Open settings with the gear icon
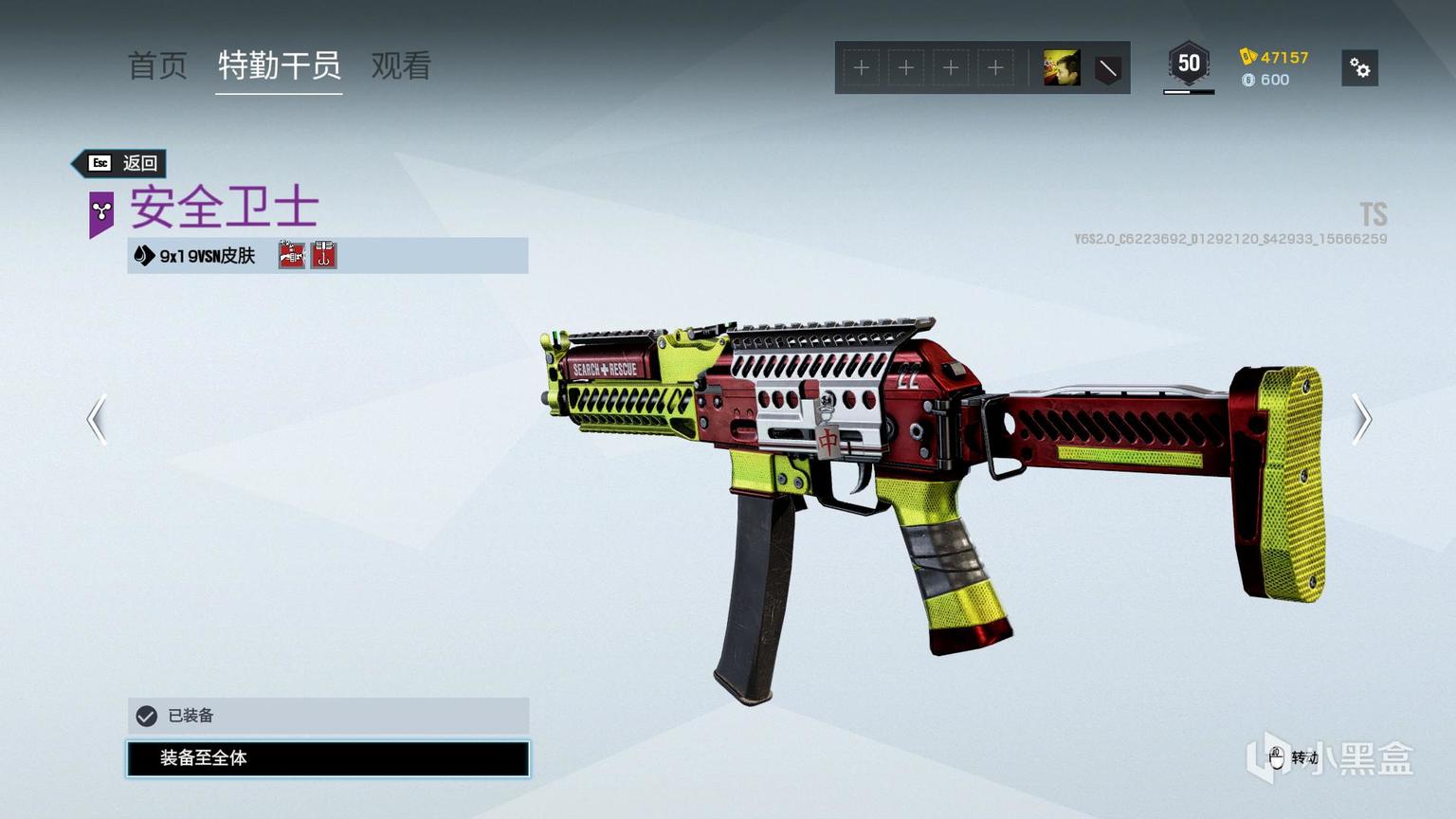Image resolution: width=1456 pixels, height=819 pixels. tap(1359, 68)
